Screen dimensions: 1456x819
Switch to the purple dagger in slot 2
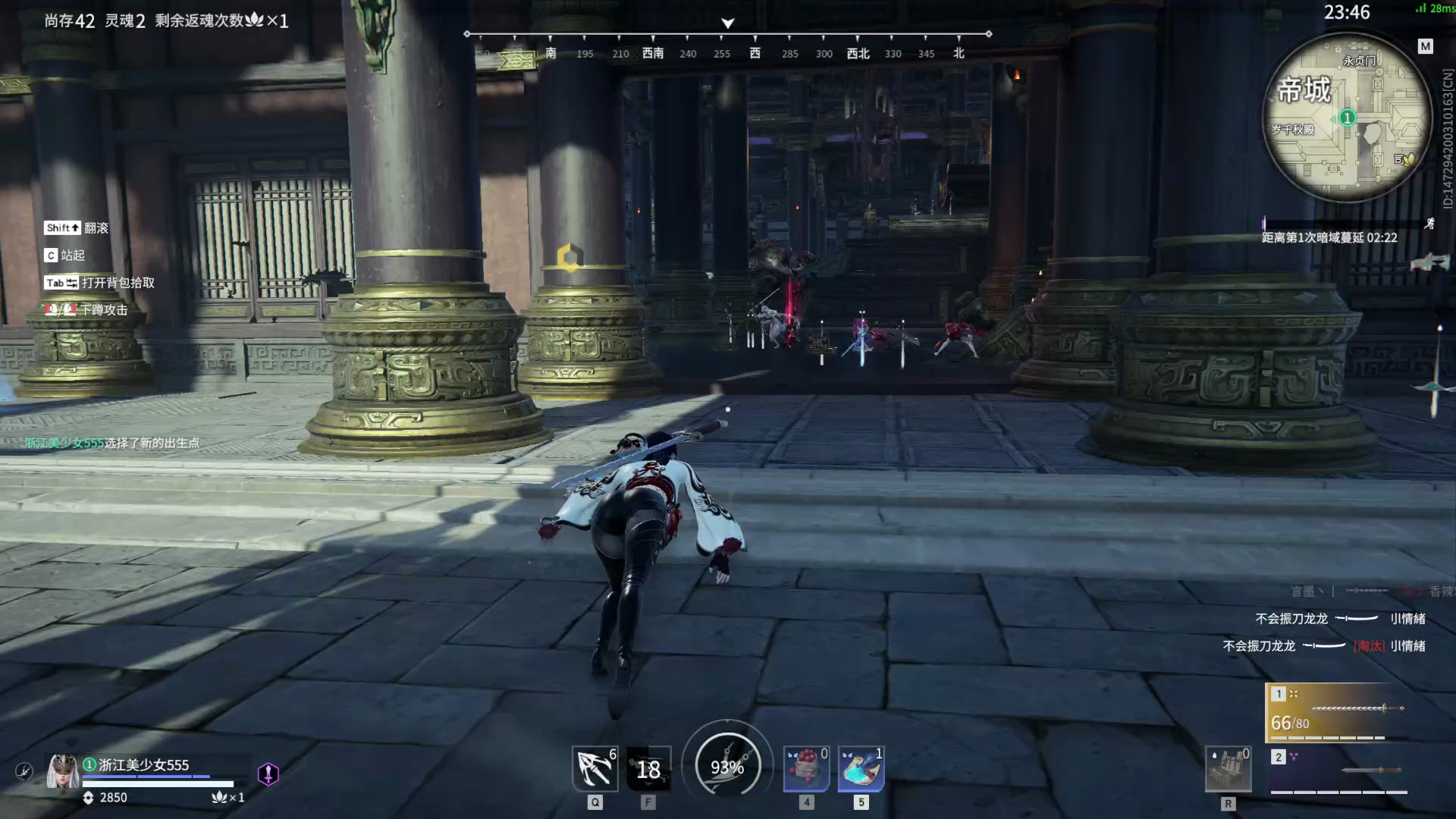click(1338, 771)
